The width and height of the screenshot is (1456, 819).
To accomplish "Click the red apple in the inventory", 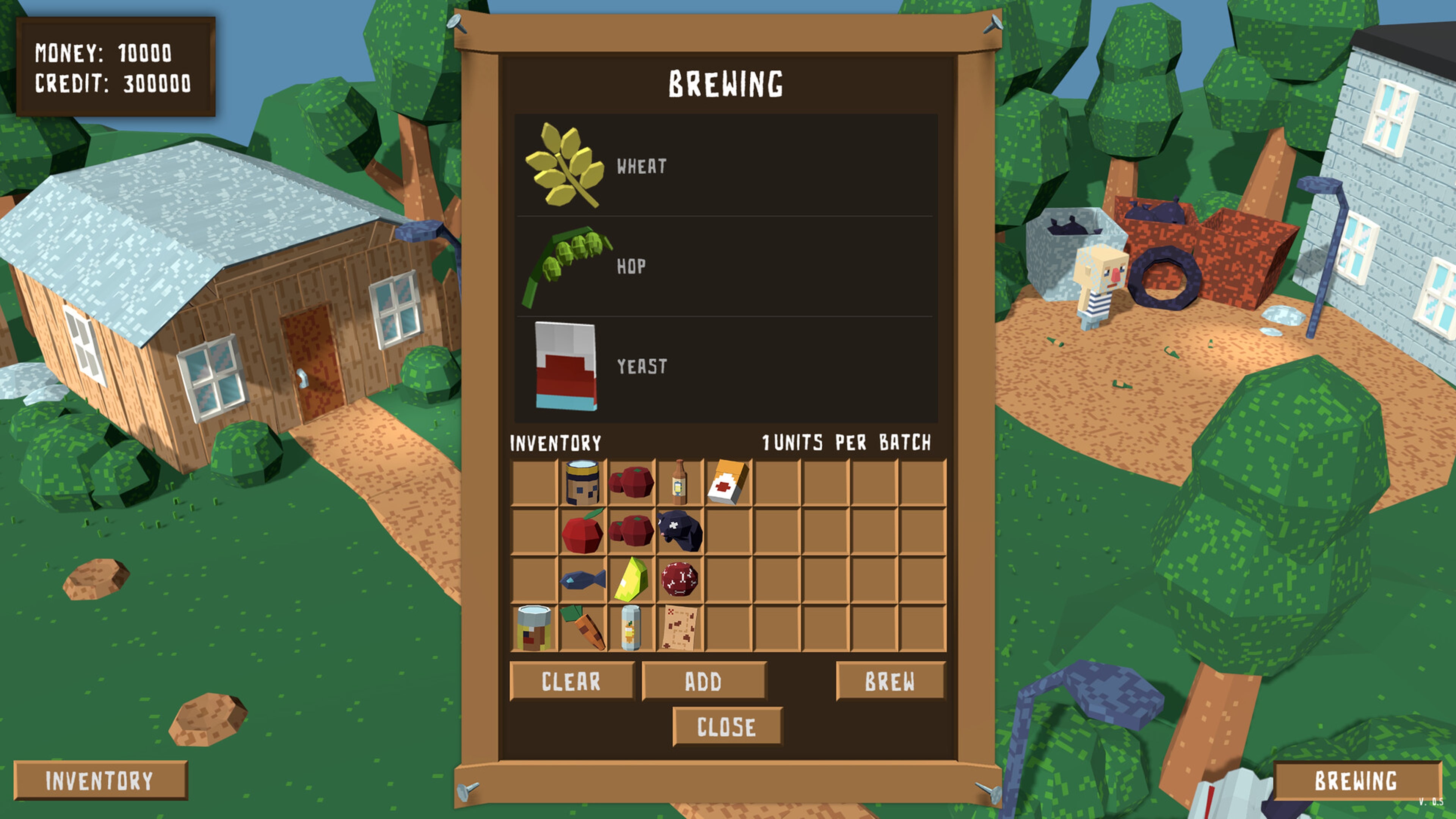I will (582, 534).
